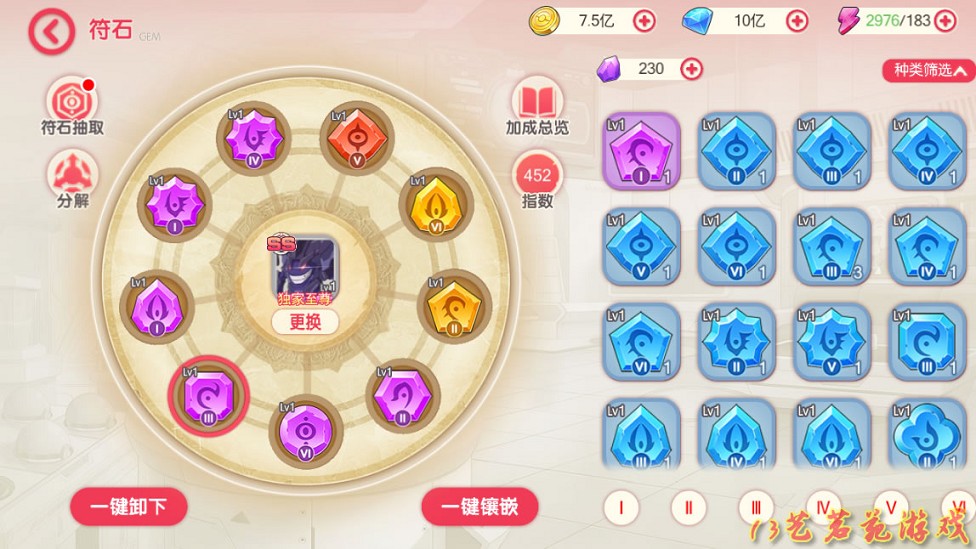Viewport: 976px width, 549px height.
Task: Add more gold coins with plus button
Action: pyautogui.click(x=644, y=20)
